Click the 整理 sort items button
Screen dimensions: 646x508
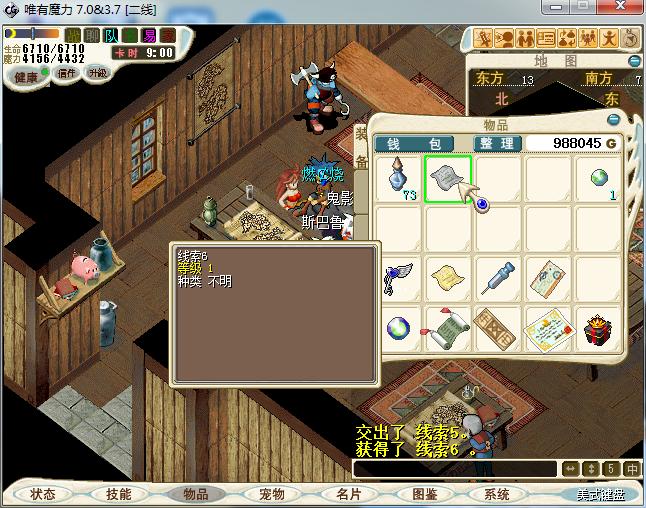pos(495,144)
